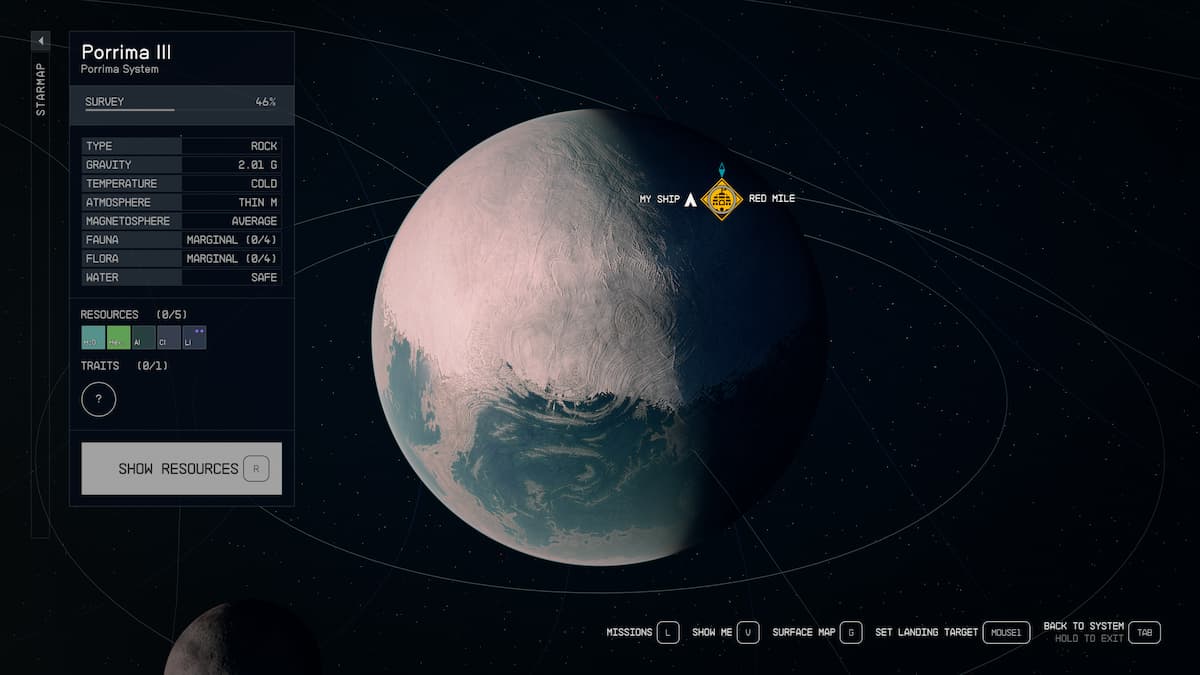
Task: Pick the Al aluminum resource tile
Action: (x=143, y=338)
